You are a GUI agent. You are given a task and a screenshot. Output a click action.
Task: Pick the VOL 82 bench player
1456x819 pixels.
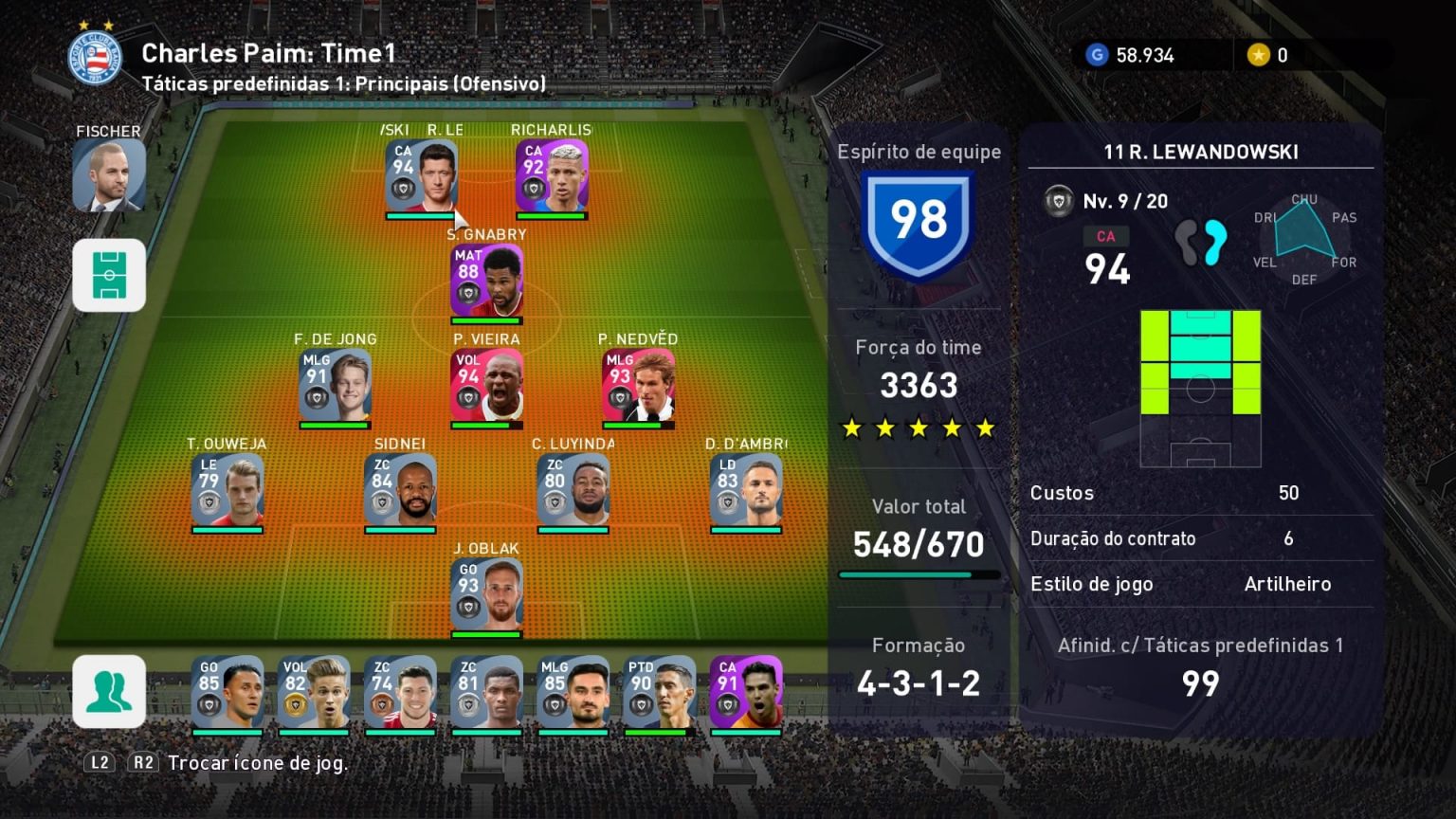(x=314, y=692)
